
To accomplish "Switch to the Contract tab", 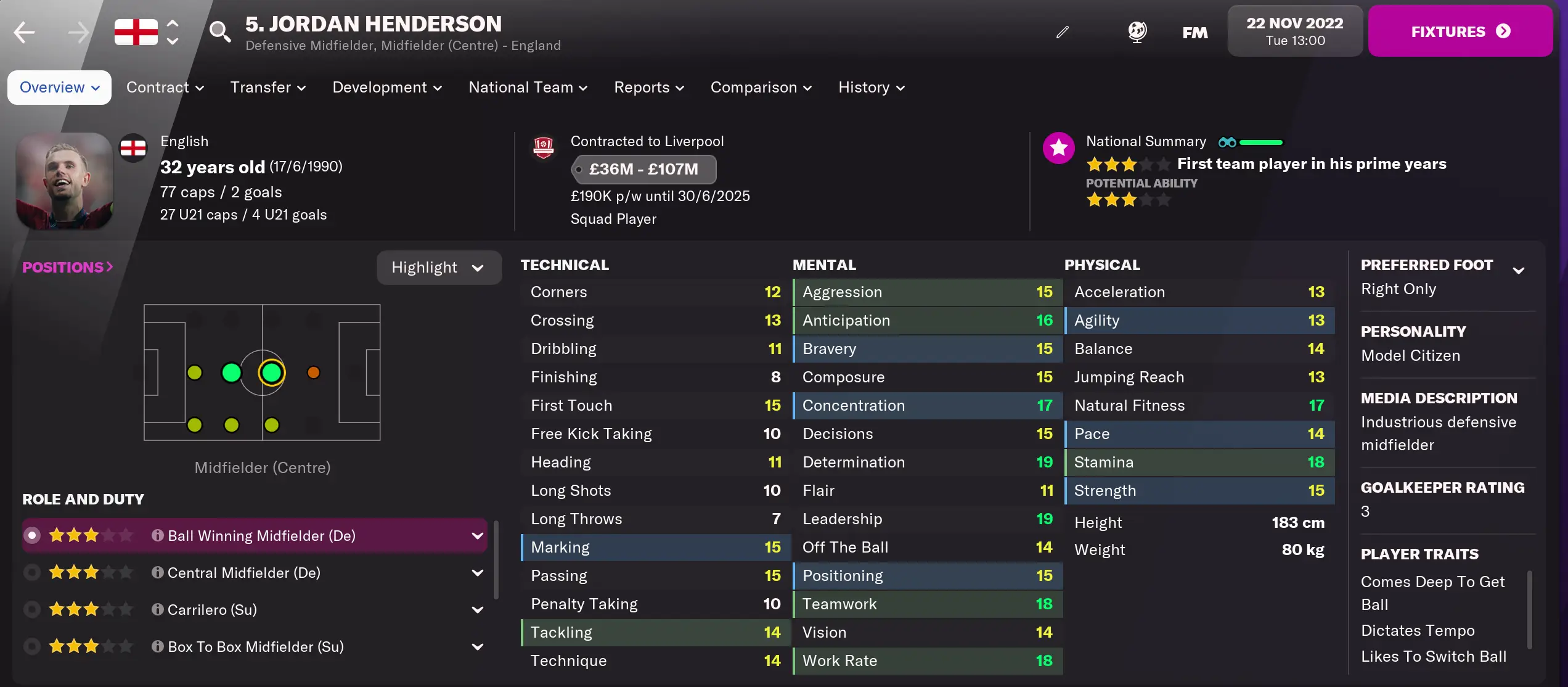I will [165, 87].
